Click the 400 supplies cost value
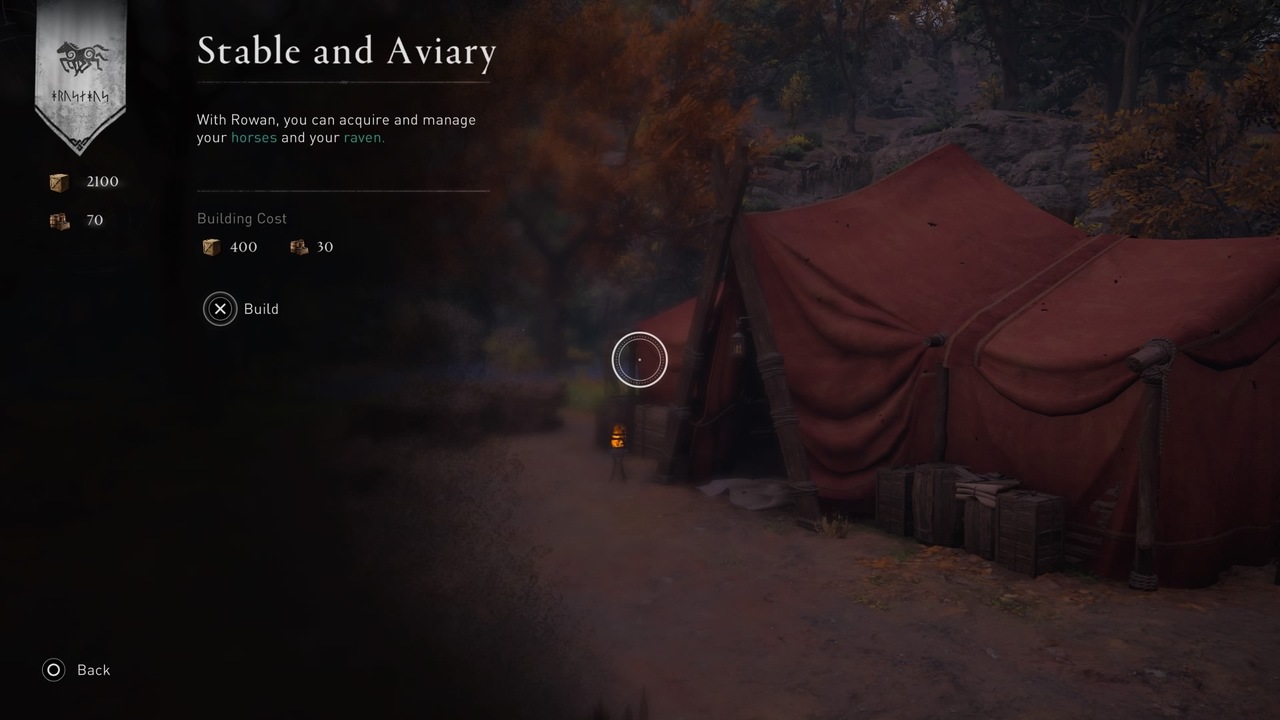The width and height of the screenshot is (1280, 720). 243,247
